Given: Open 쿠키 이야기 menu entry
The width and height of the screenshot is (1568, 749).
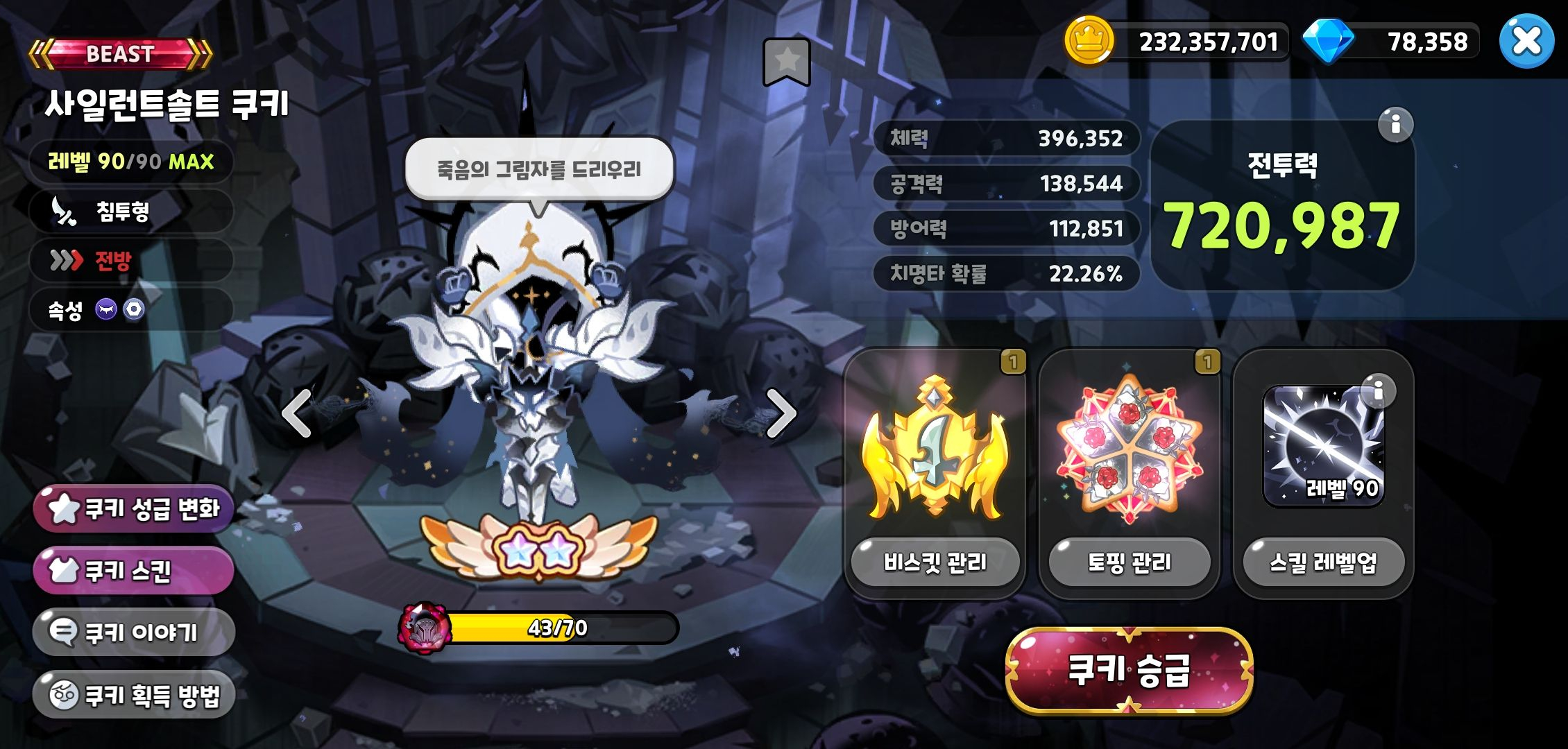Looking at the screenshot, I should click(132, 632).
